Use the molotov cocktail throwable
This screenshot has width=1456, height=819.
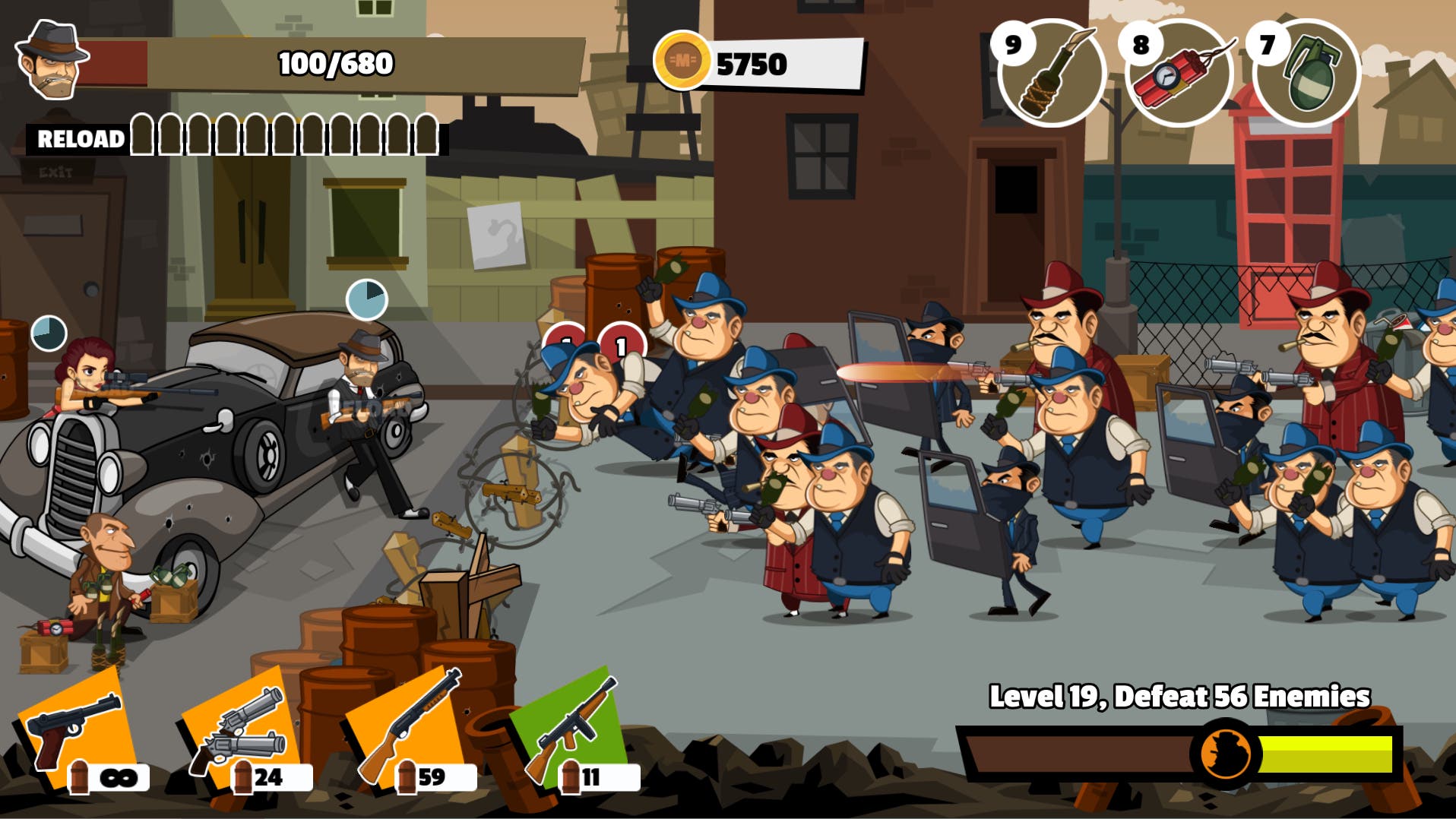[x=1052, y=73]
